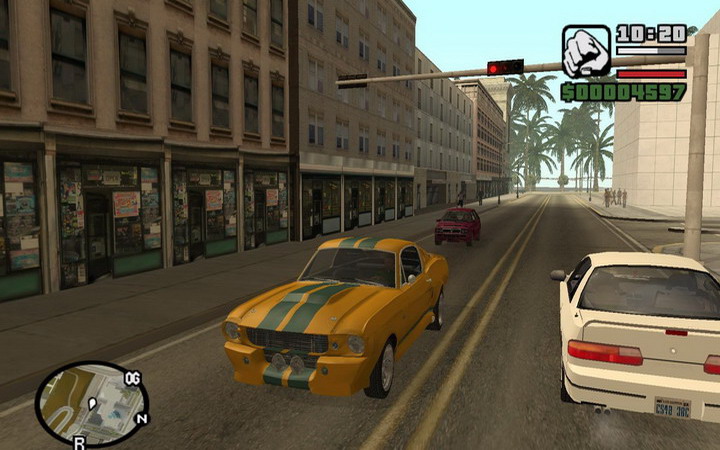Click the N north indicator on the radar
Viewport: 720px width, 450px height.
pos(141,418)
